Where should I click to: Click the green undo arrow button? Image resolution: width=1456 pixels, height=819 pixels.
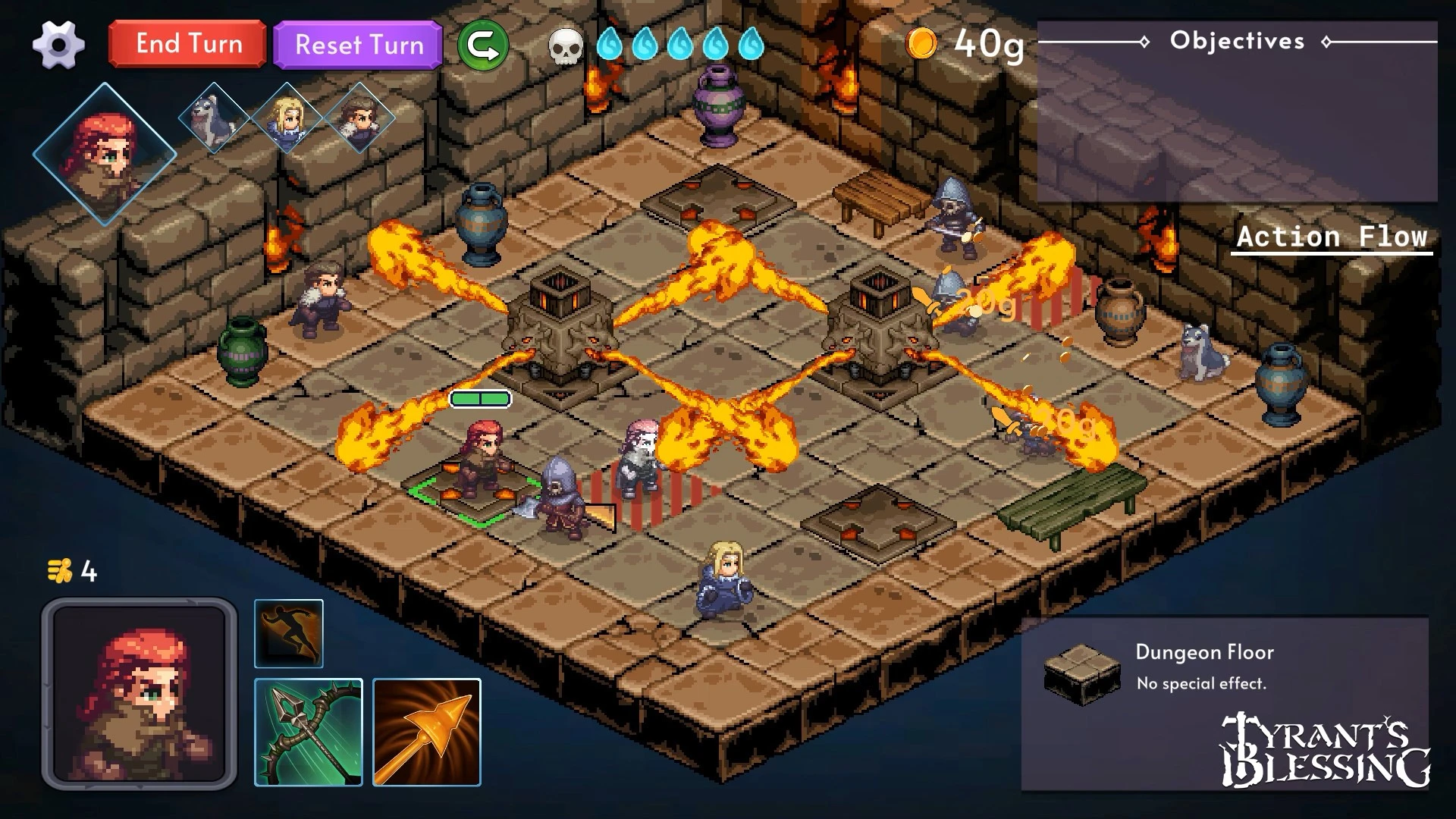pyautogui.click(x=483, y=45)
